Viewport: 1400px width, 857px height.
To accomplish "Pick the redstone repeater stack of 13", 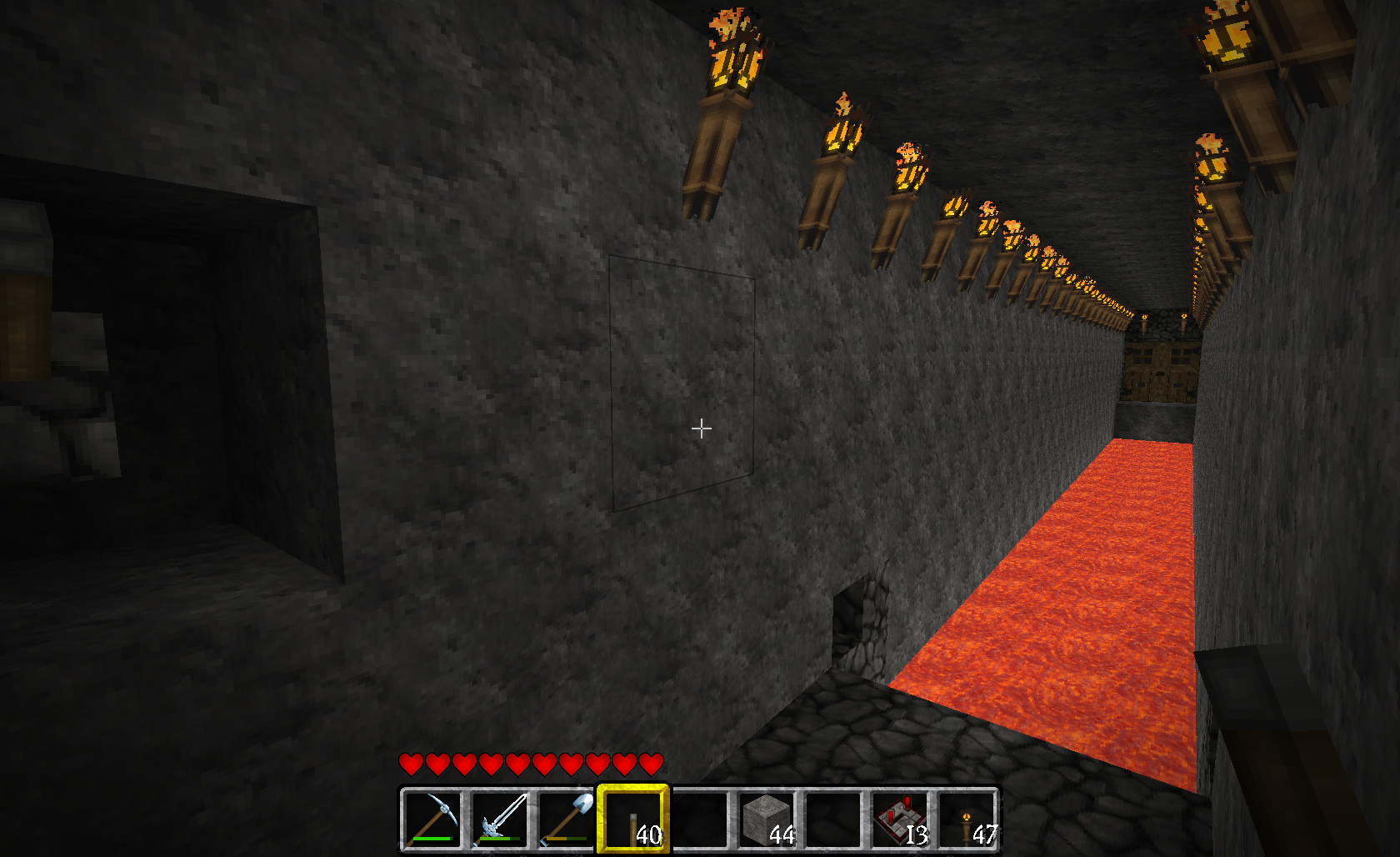I will click(x=899, y=819).
